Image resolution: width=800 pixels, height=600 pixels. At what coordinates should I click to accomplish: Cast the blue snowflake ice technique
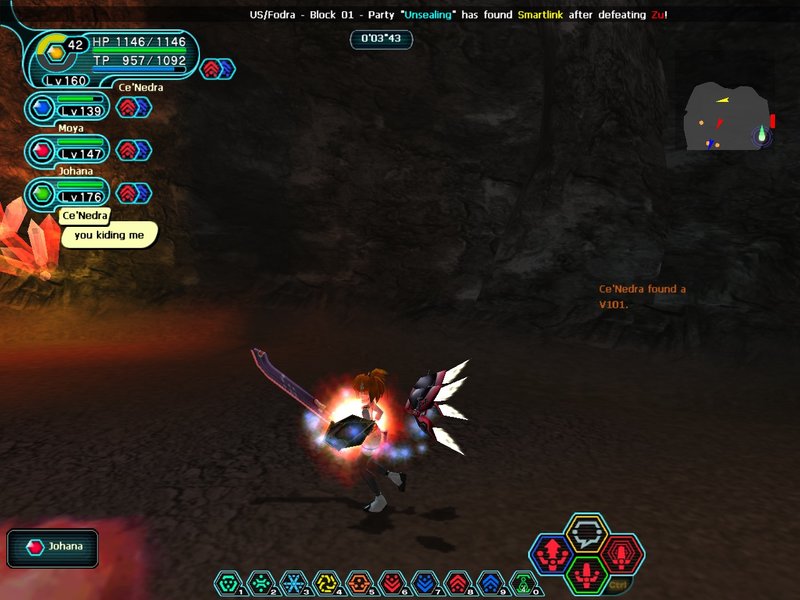(x=294, y=583)
